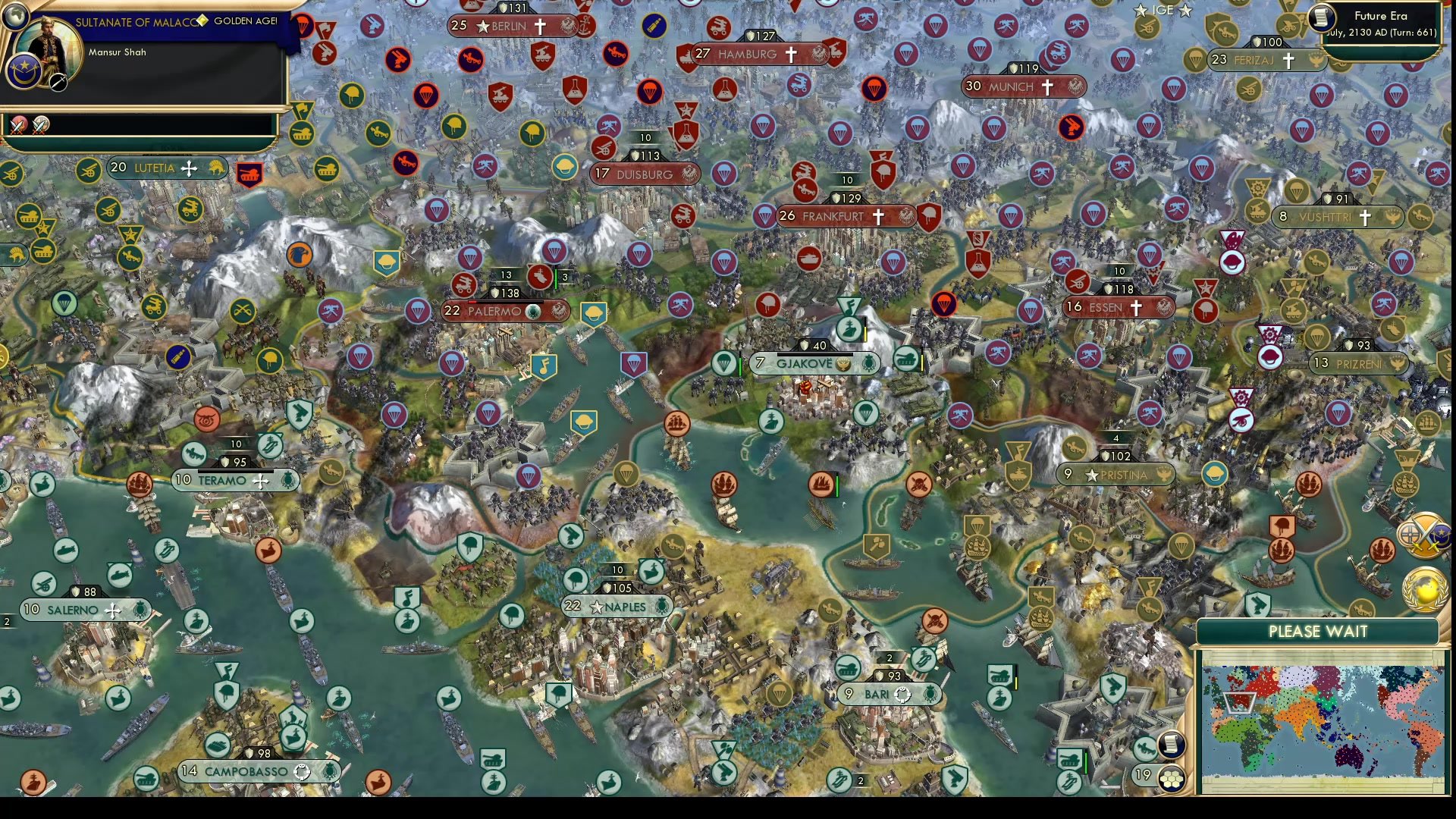Select the Malacca crescent-and-star civilization emblem
1456x819 pixels.
(x=23, y=72)
